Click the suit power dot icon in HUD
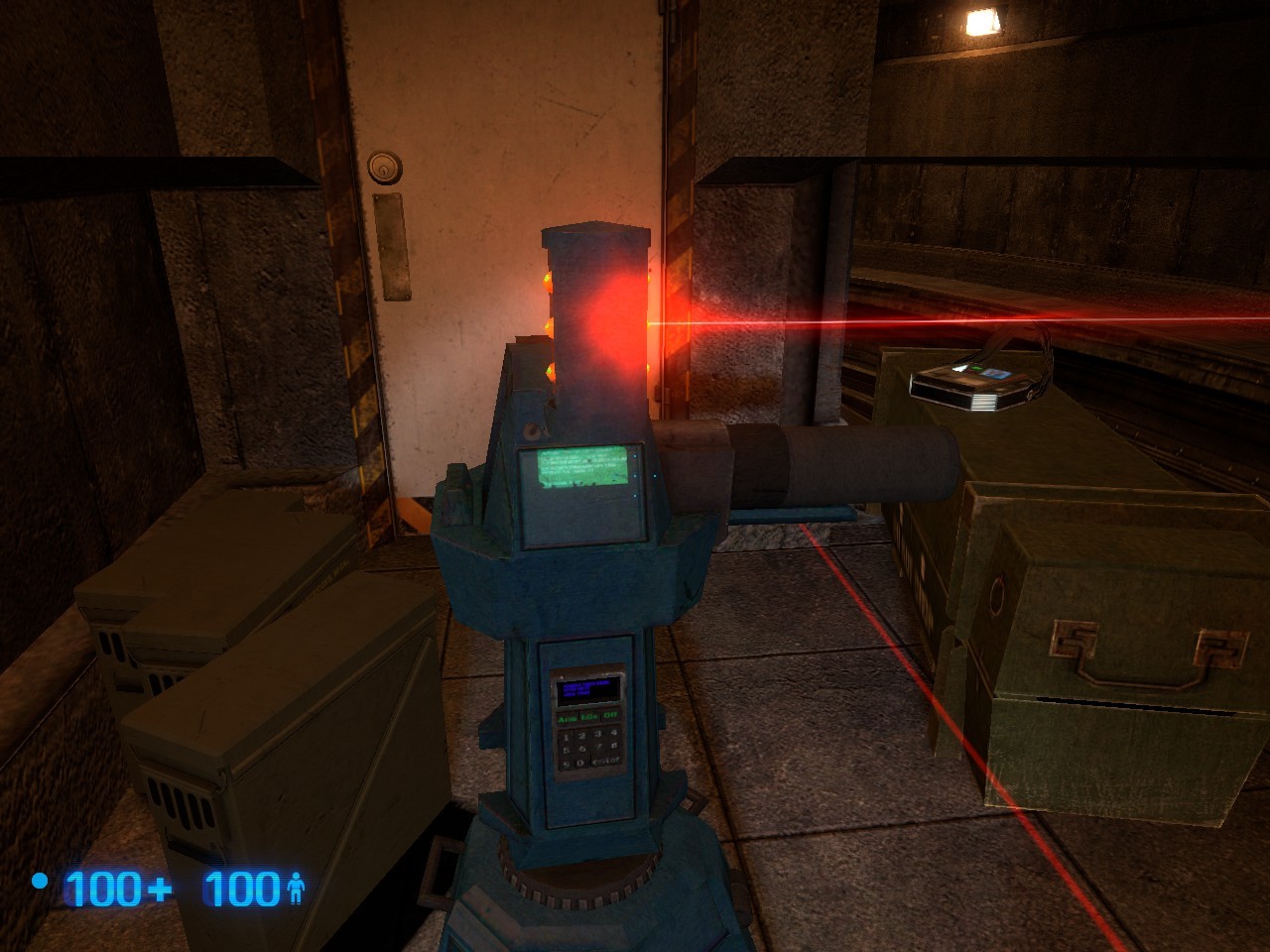1270x952 pixels. (x=41, y=879)
